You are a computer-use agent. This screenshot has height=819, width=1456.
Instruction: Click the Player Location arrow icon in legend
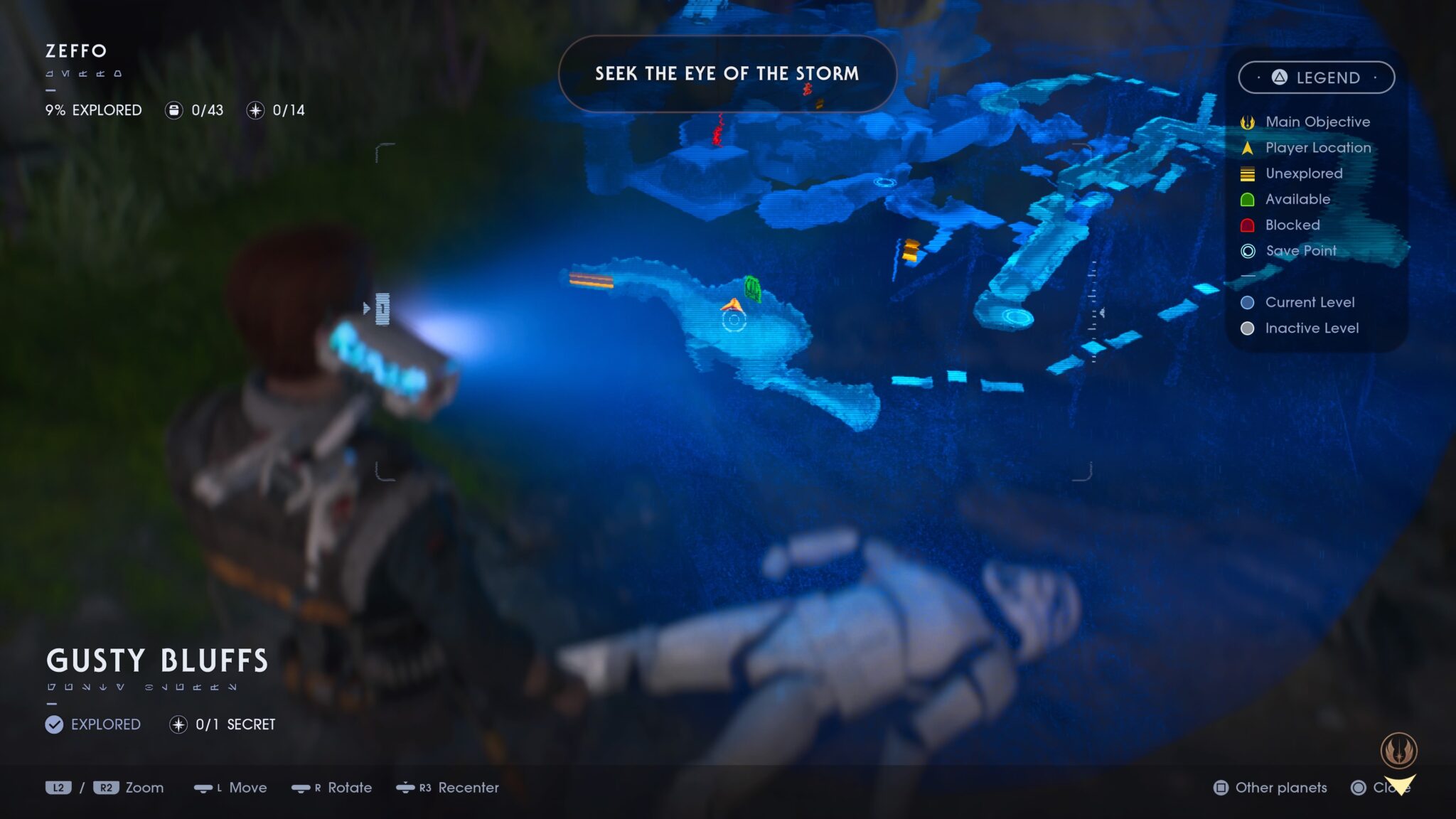[x=1248, y=148]
